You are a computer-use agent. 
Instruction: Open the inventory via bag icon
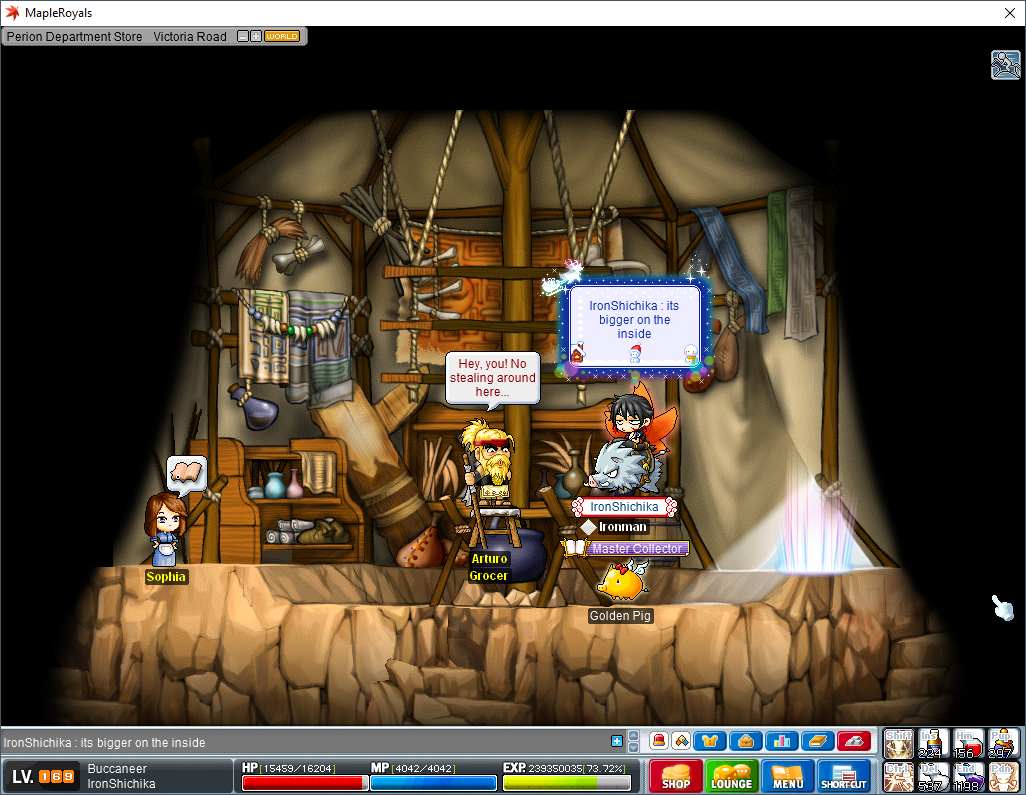[x=745, y=741]
